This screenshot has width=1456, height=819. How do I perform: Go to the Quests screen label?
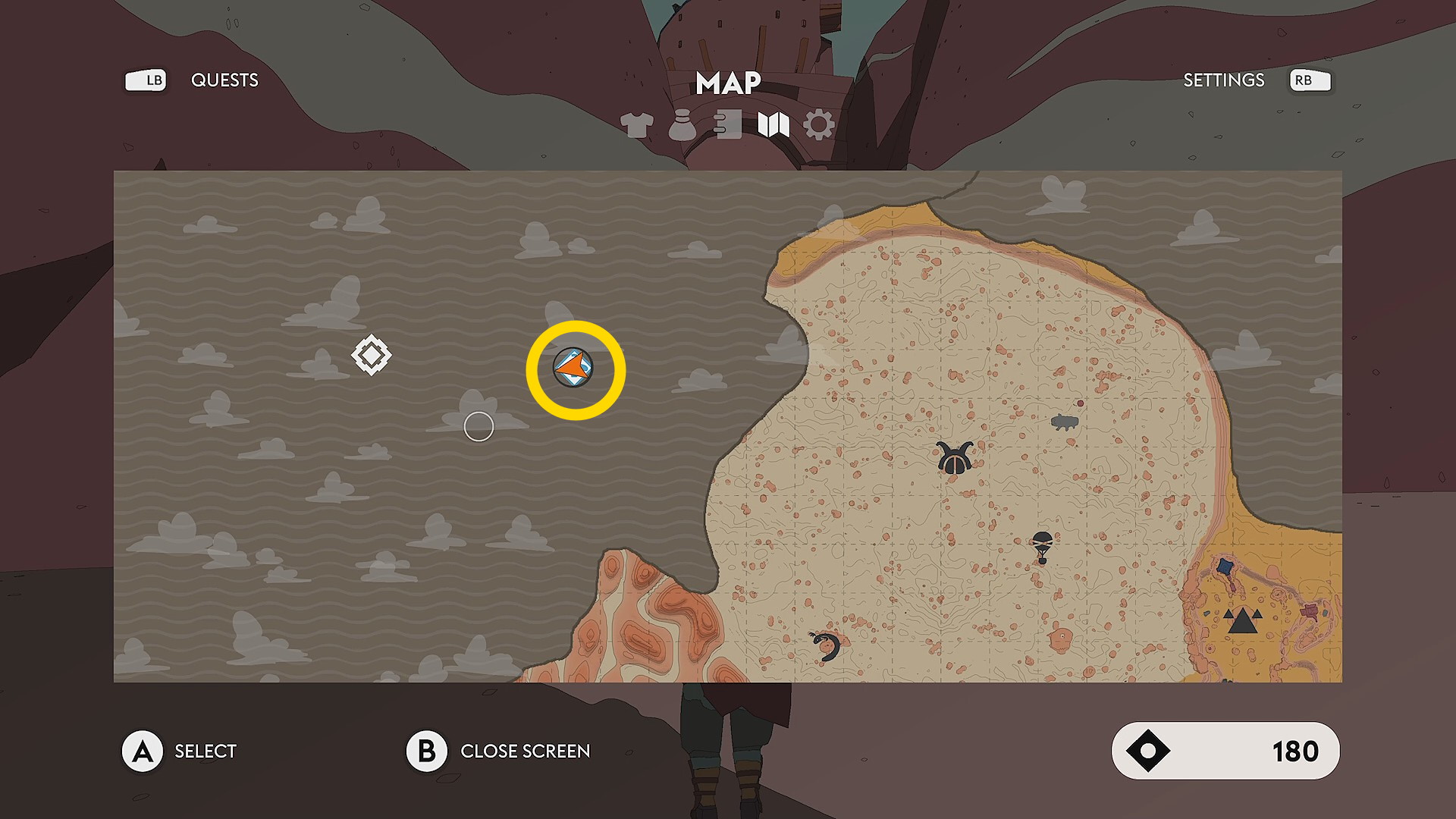click(224, 80)
